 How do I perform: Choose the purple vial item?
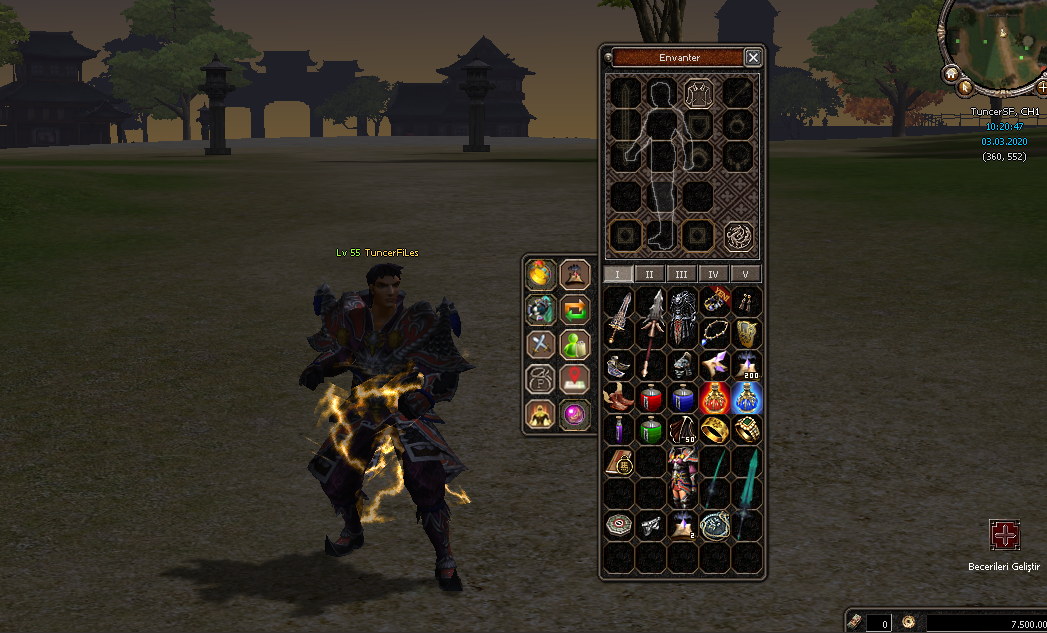(x=618, y=430)
